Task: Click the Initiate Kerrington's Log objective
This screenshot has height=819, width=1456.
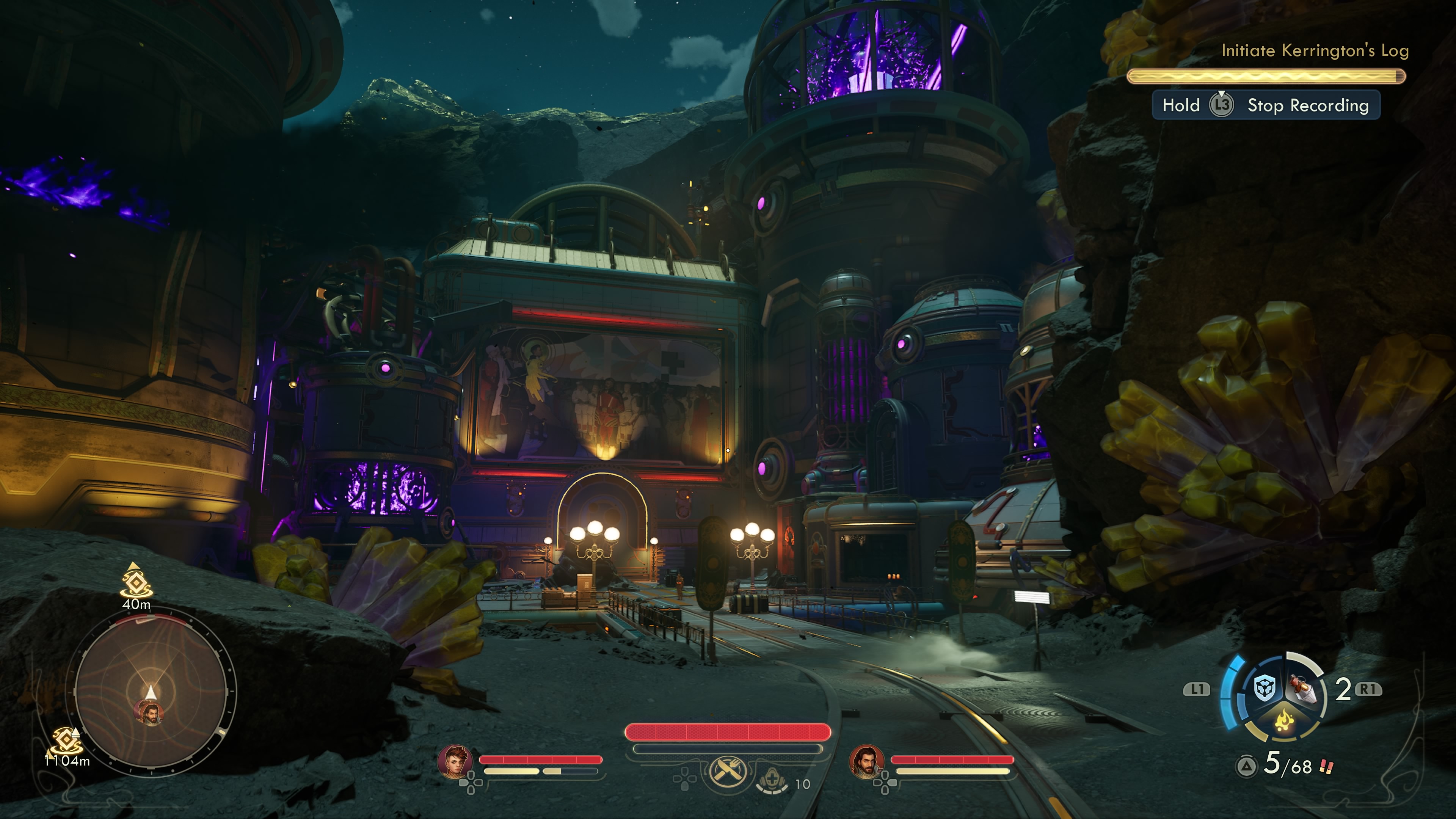Action: (1315, 51)
